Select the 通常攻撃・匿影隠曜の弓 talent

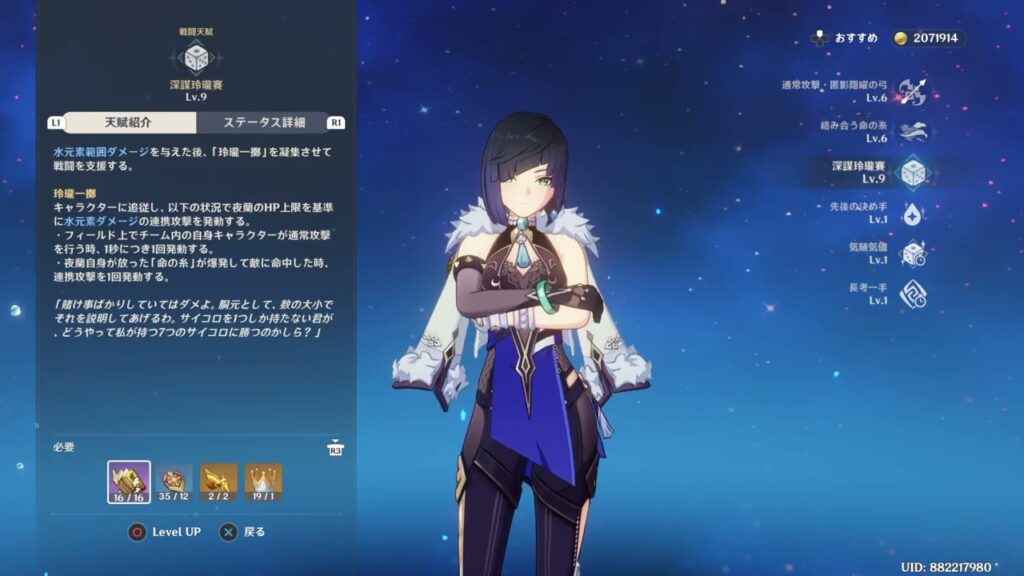(912, 91)
